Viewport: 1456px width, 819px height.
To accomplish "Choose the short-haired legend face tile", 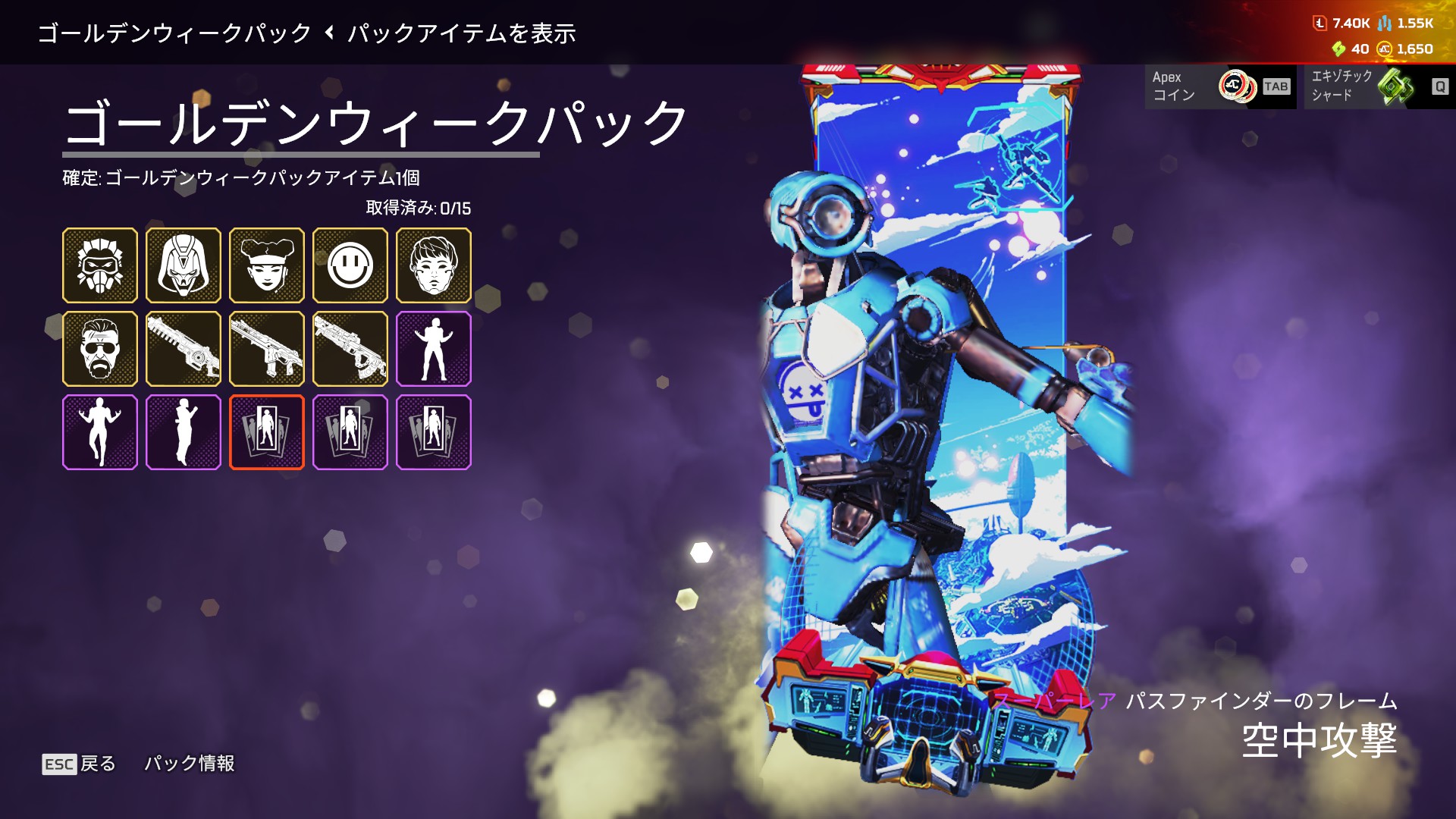I will pyautogui.click(x=434, y=265).
